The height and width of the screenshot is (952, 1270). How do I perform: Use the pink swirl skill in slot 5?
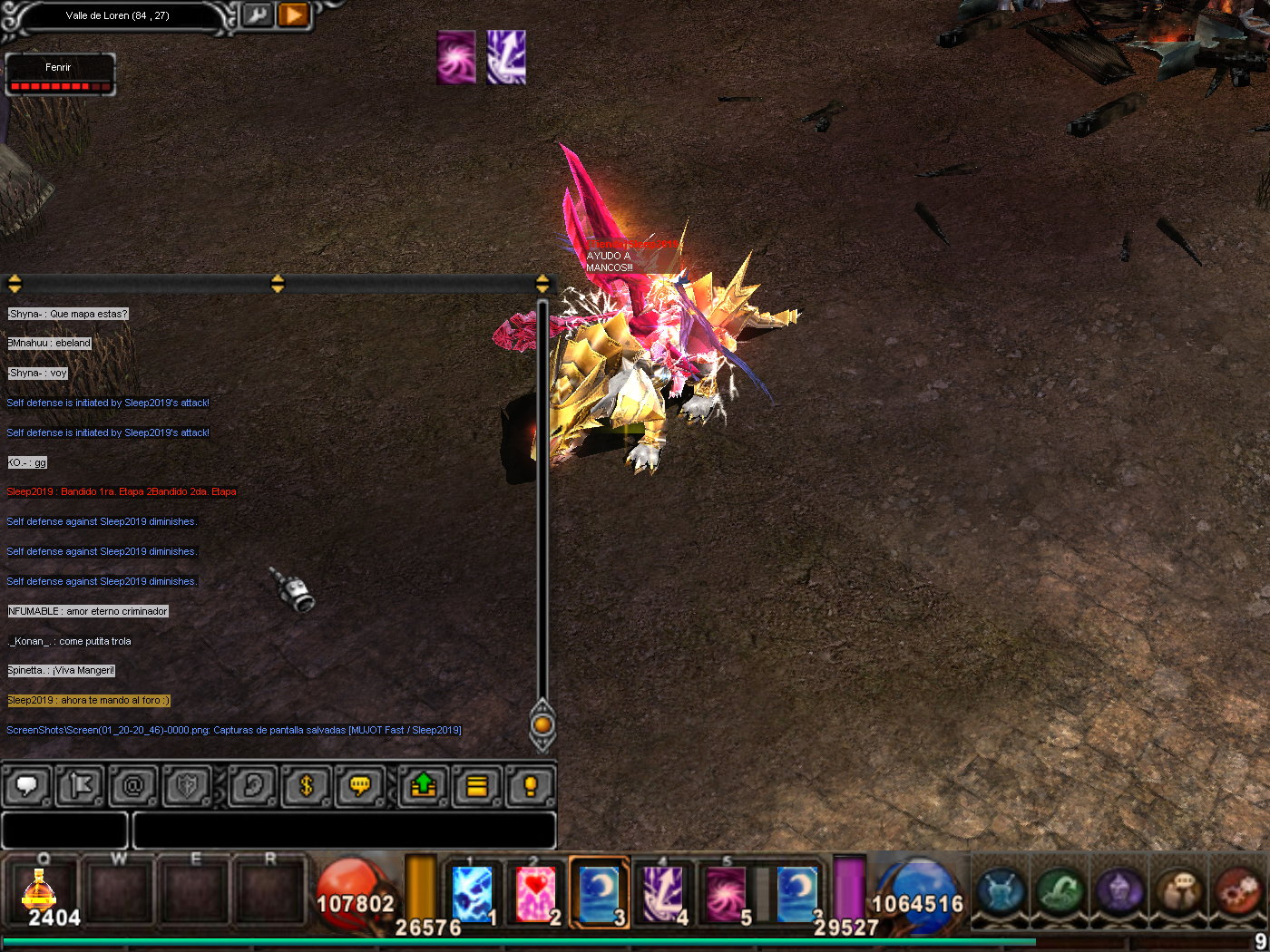coord(726,892)
